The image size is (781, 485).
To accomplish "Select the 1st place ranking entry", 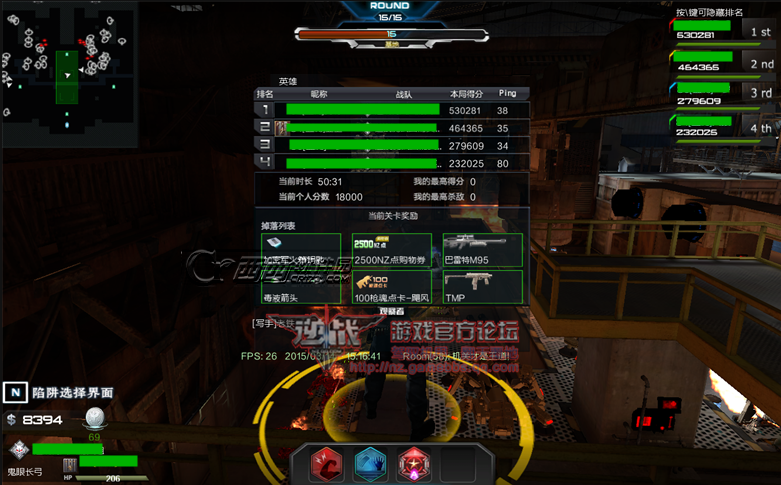I will (x=722, y=33).
